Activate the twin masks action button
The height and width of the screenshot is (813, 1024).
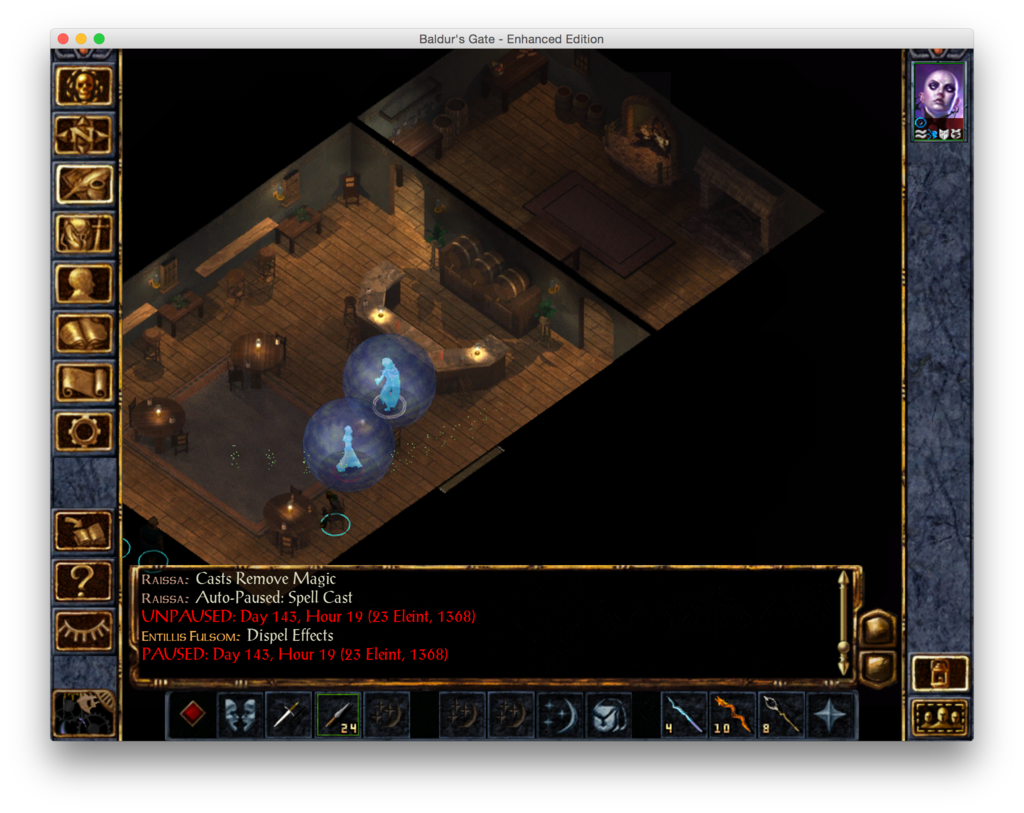pos(241,715)
